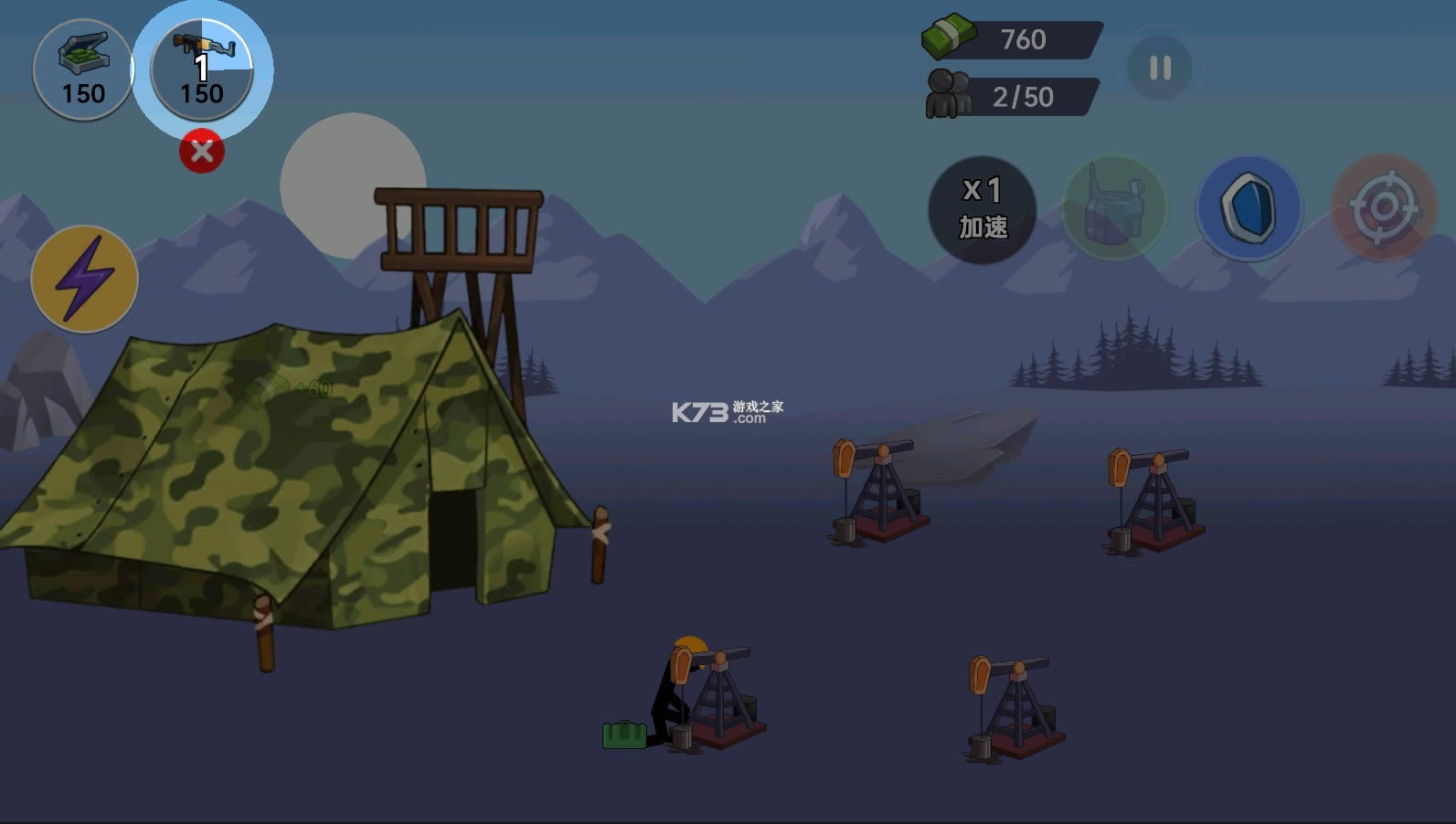Activate the purple lightning bolt ability
The height and width of the screenshot is (824, 1456).
coord(85,279)
